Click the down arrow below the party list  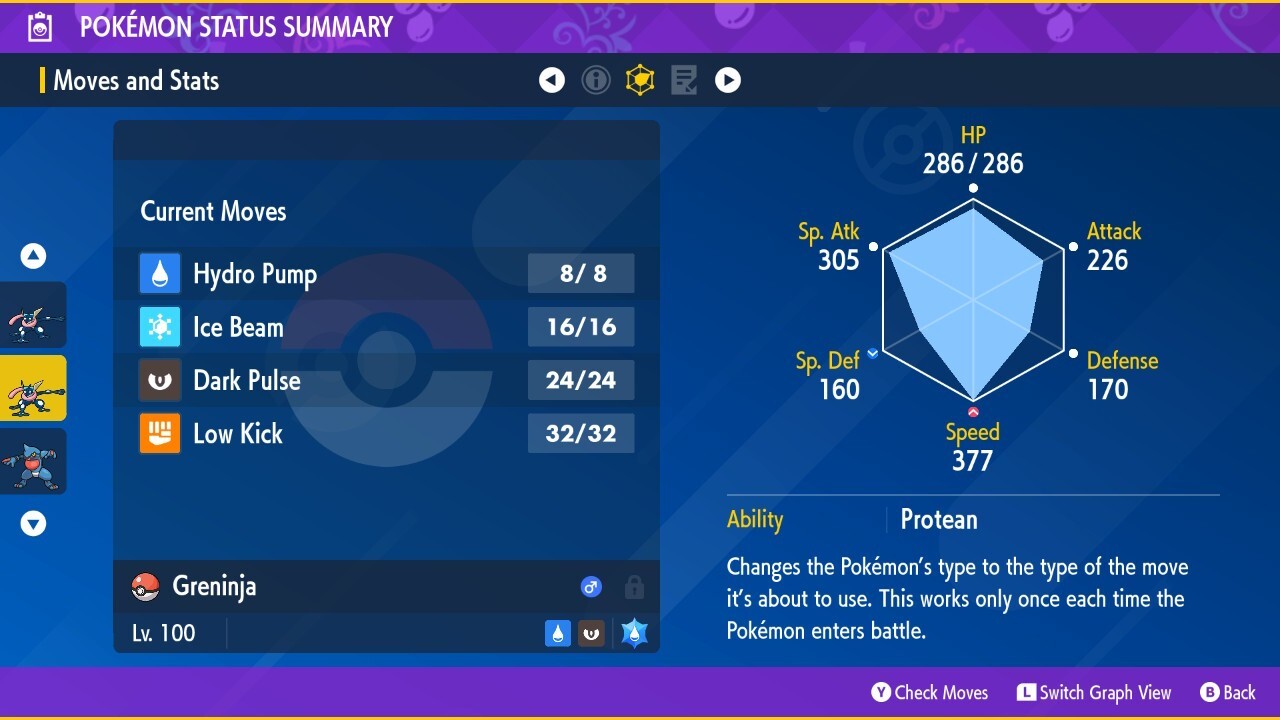(x=33, y=522)
